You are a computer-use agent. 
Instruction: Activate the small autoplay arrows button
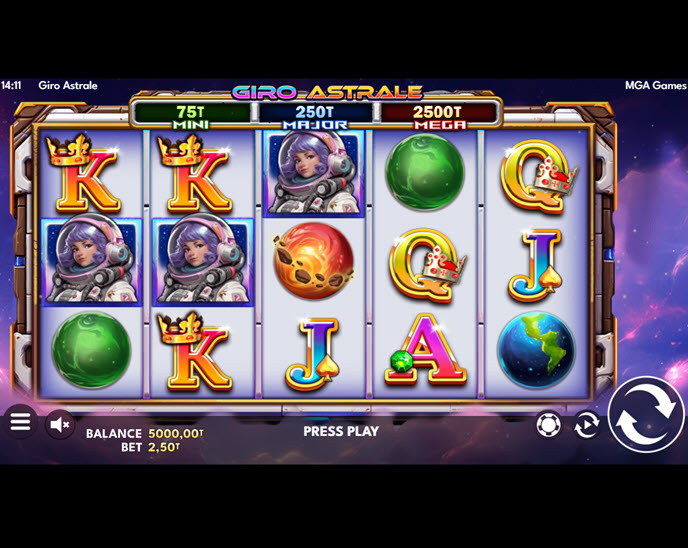click(x=586, y=425)
